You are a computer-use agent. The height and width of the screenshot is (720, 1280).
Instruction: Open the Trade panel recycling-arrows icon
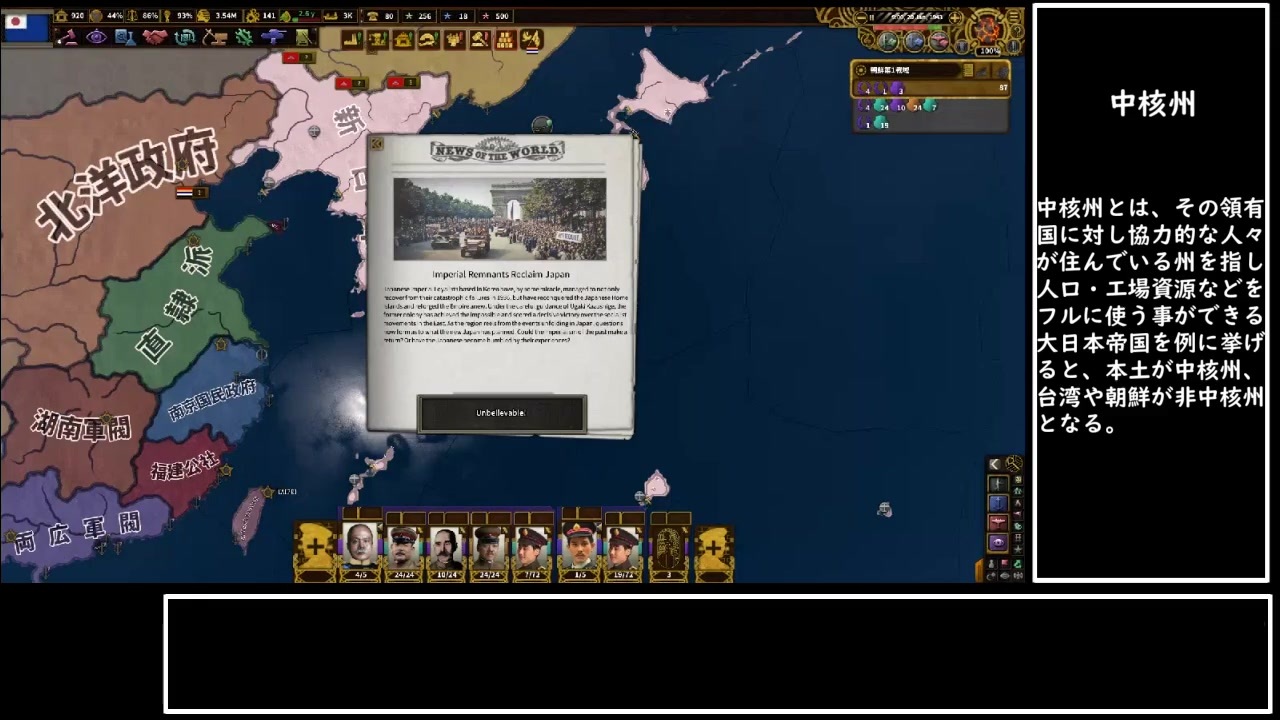pyautogui.click(x=184, y=38)
